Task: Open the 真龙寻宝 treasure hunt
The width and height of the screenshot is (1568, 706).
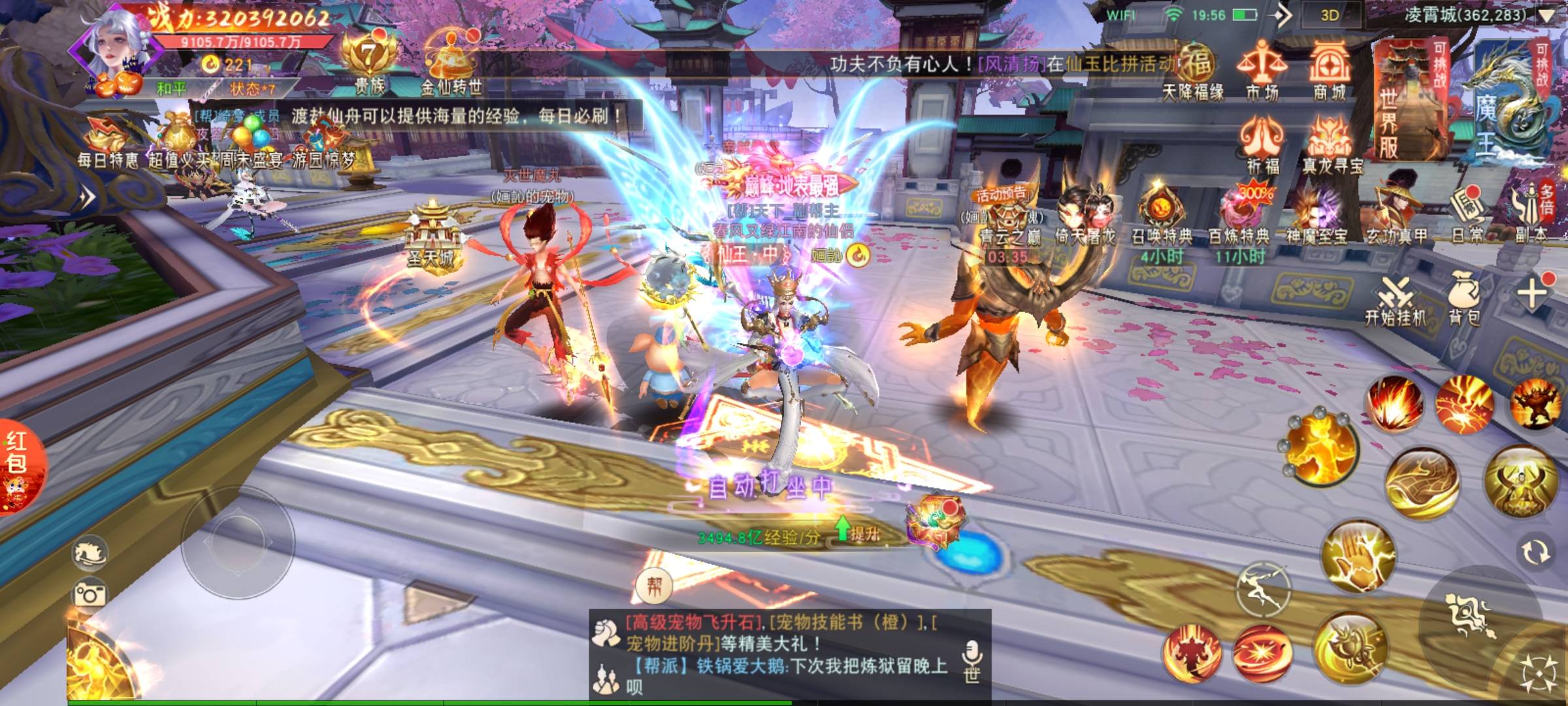Action: coord(1331,145)
